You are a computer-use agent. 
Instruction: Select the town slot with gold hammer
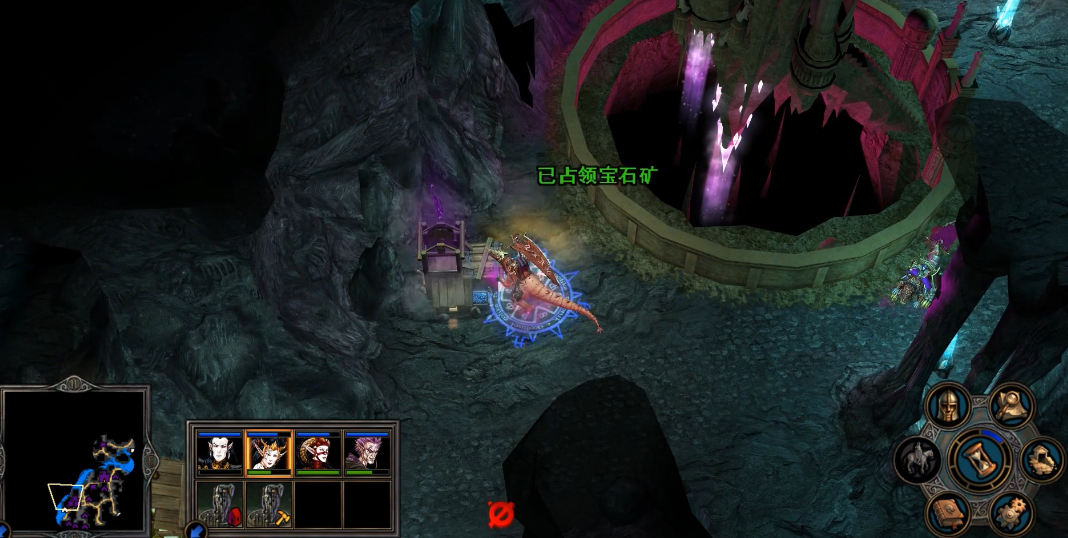tap(268, 503)
